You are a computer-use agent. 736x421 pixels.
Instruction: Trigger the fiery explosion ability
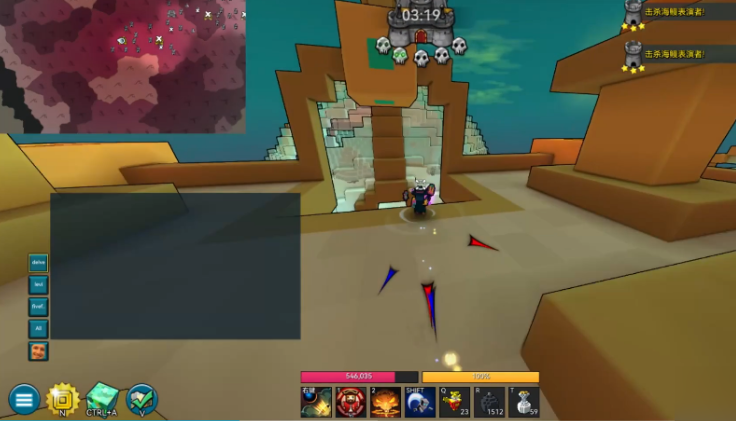tap(385, 402)
